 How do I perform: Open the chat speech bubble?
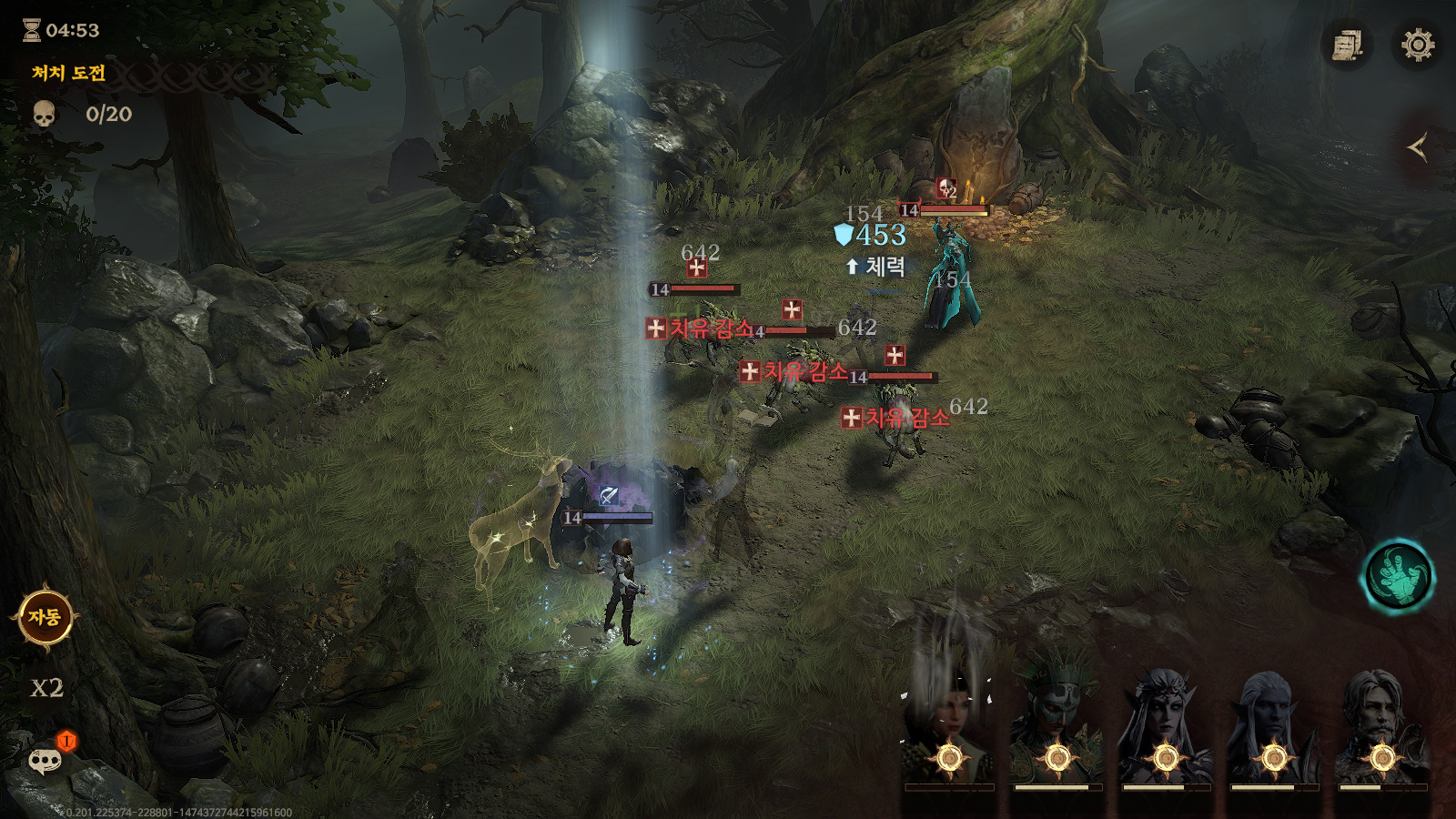pyautogui.click(x=45, y=760)
